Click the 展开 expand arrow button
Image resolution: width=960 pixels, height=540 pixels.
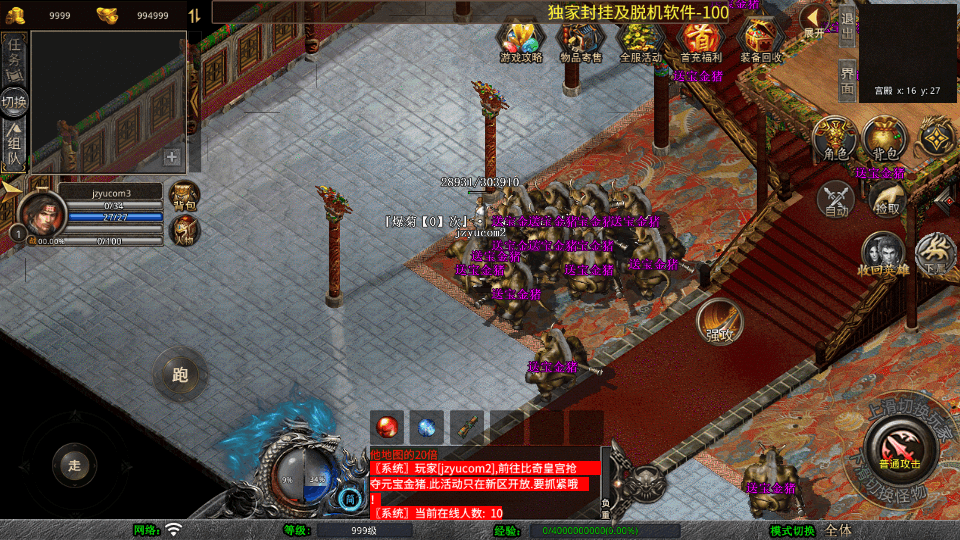coord(817,20)
